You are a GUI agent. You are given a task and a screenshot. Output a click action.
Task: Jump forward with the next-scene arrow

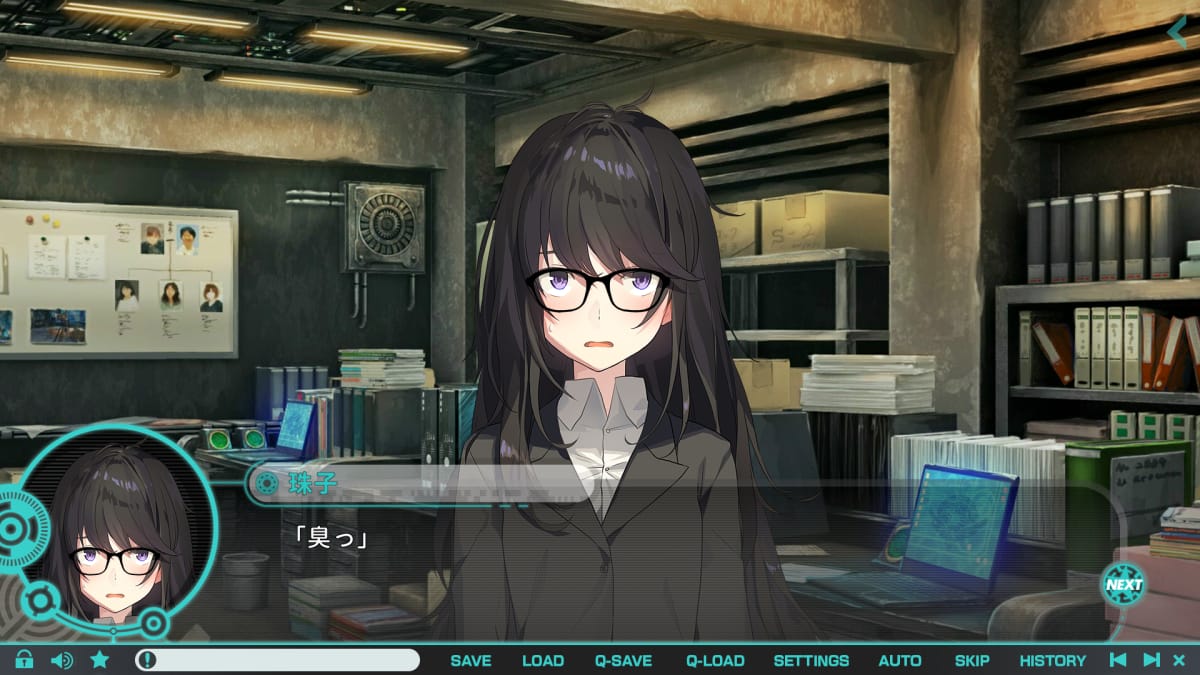click(x=1151, y=660)
